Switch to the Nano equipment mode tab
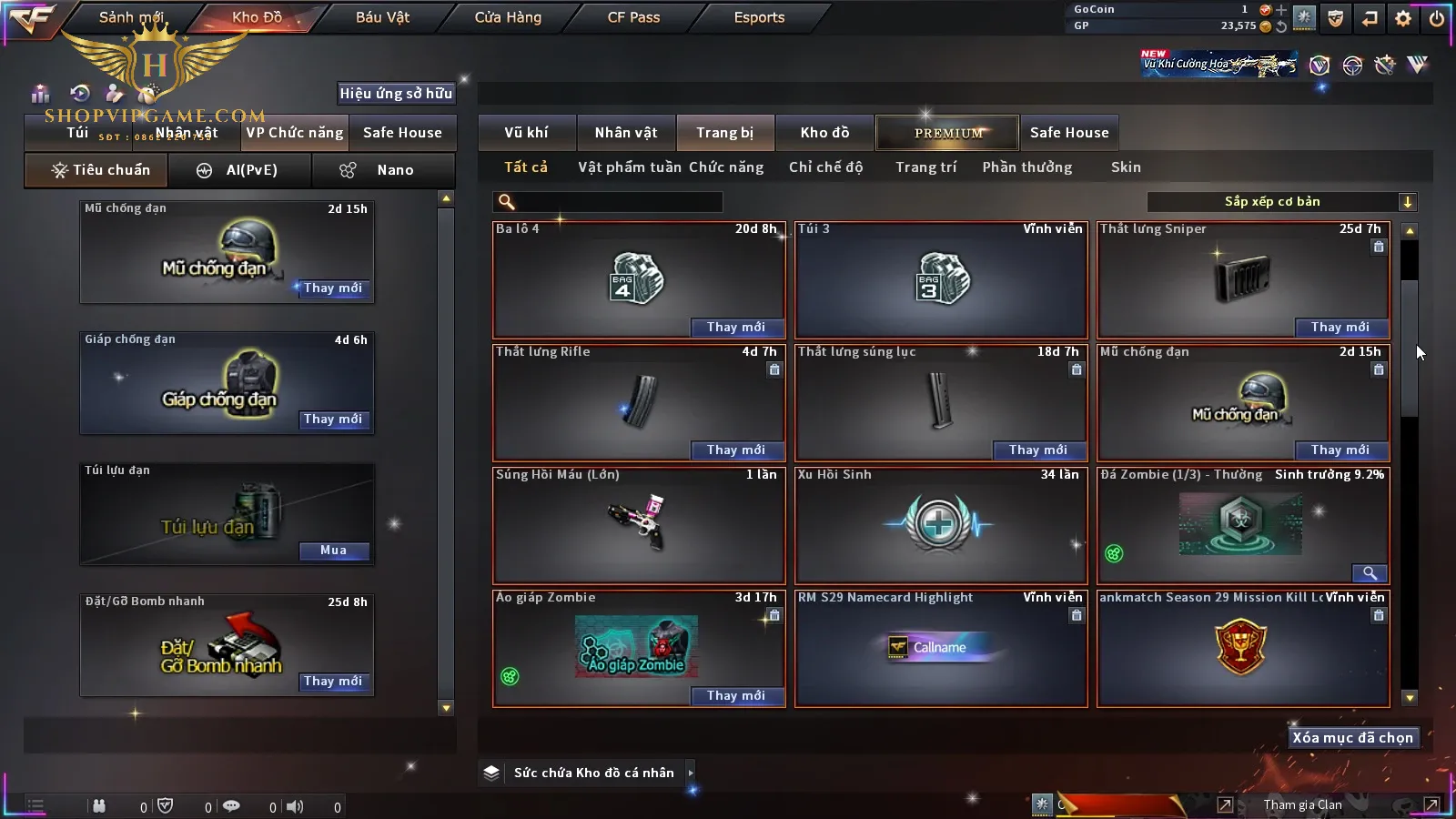Screen dimensions: 1456x819 [384, 170]
